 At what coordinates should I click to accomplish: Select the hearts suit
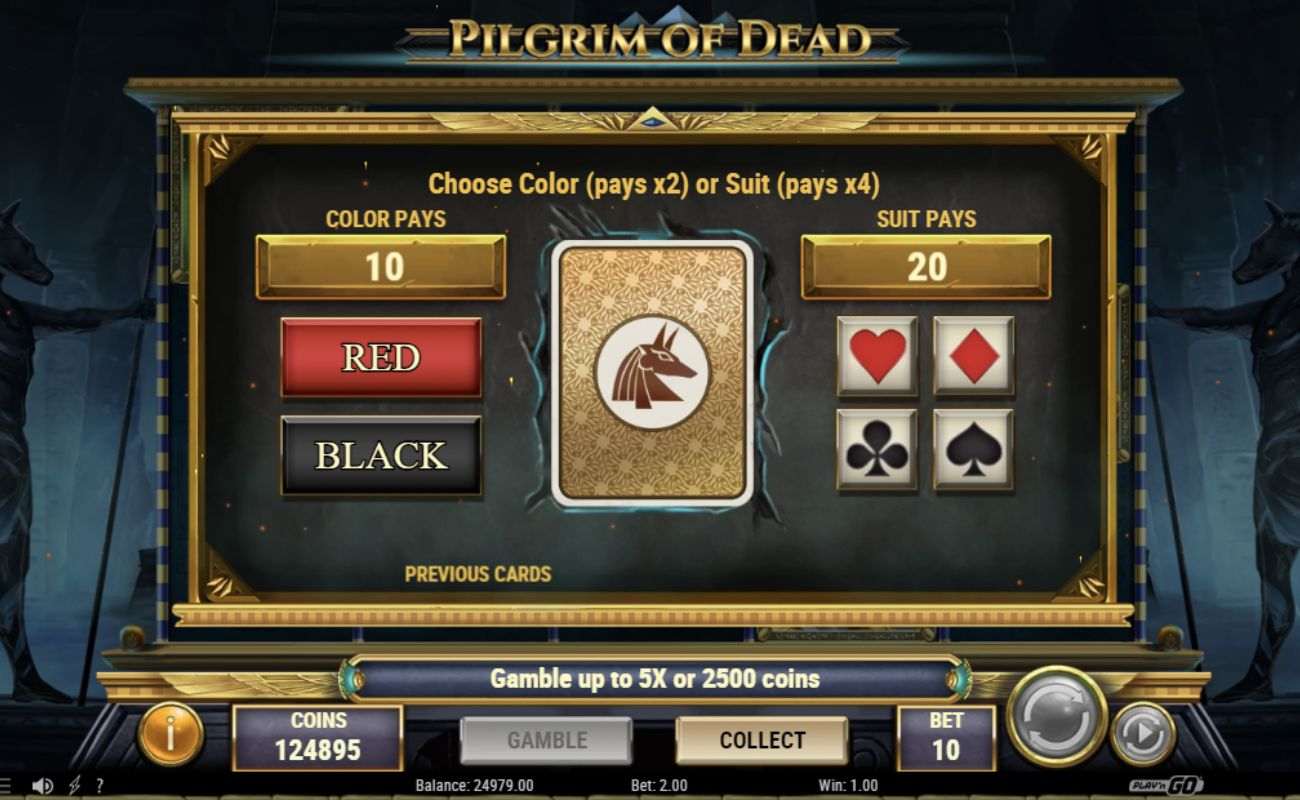pyautogui.click(x=877, y=355)
